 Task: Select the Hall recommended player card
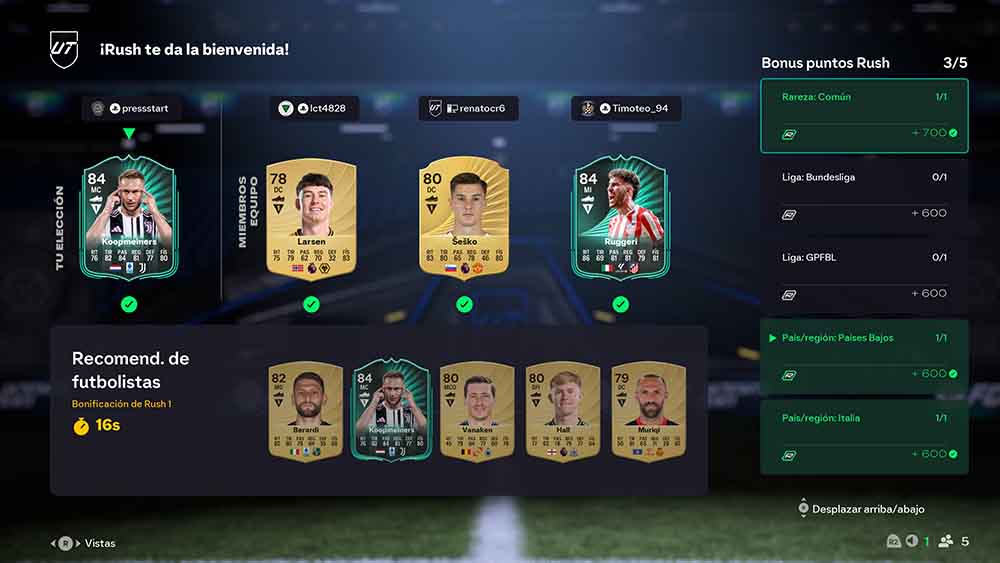563,411
